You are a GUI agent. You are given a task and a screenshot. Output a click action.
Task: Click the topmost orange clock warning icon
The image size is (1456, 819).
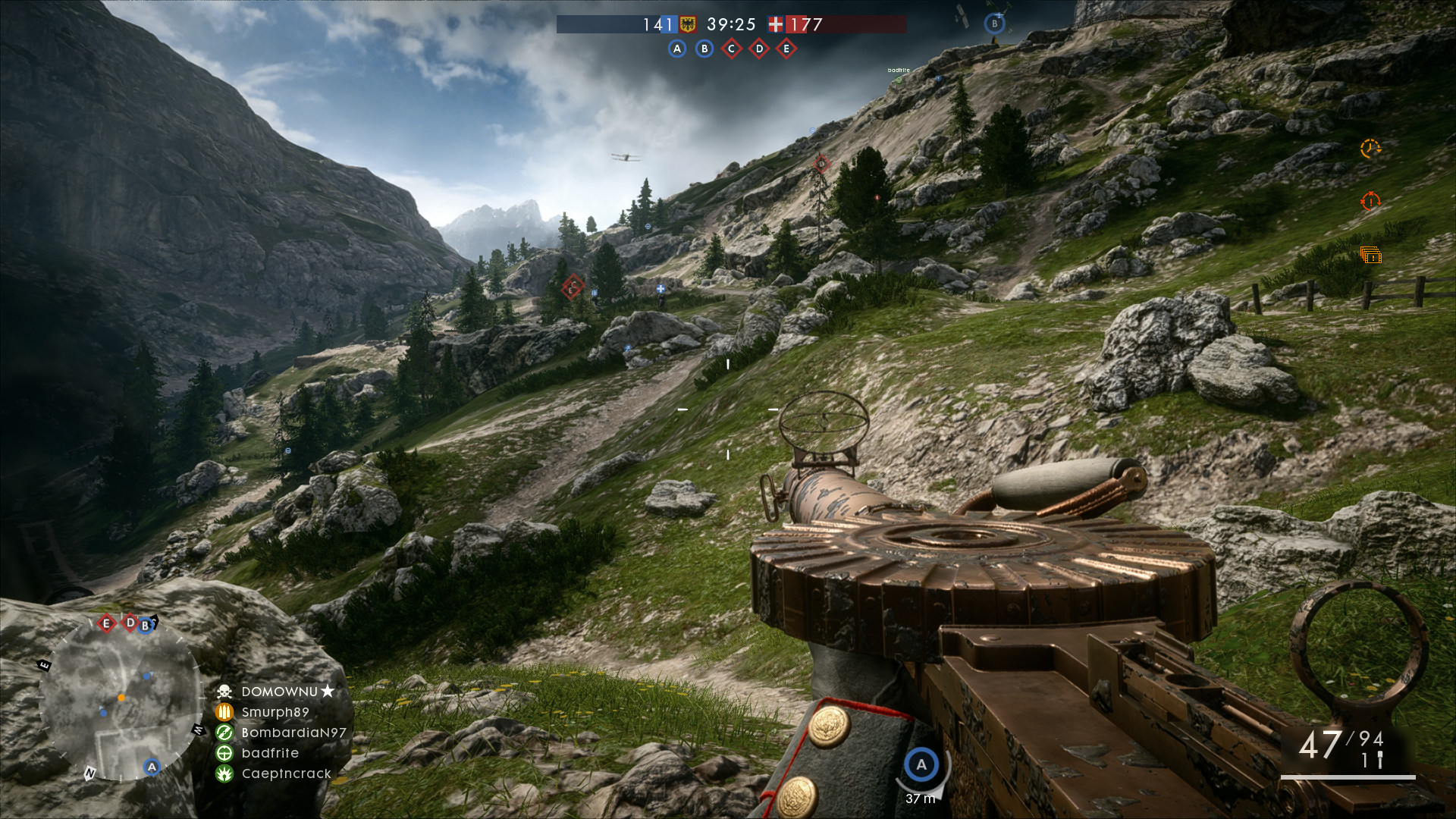point(1370,149)
